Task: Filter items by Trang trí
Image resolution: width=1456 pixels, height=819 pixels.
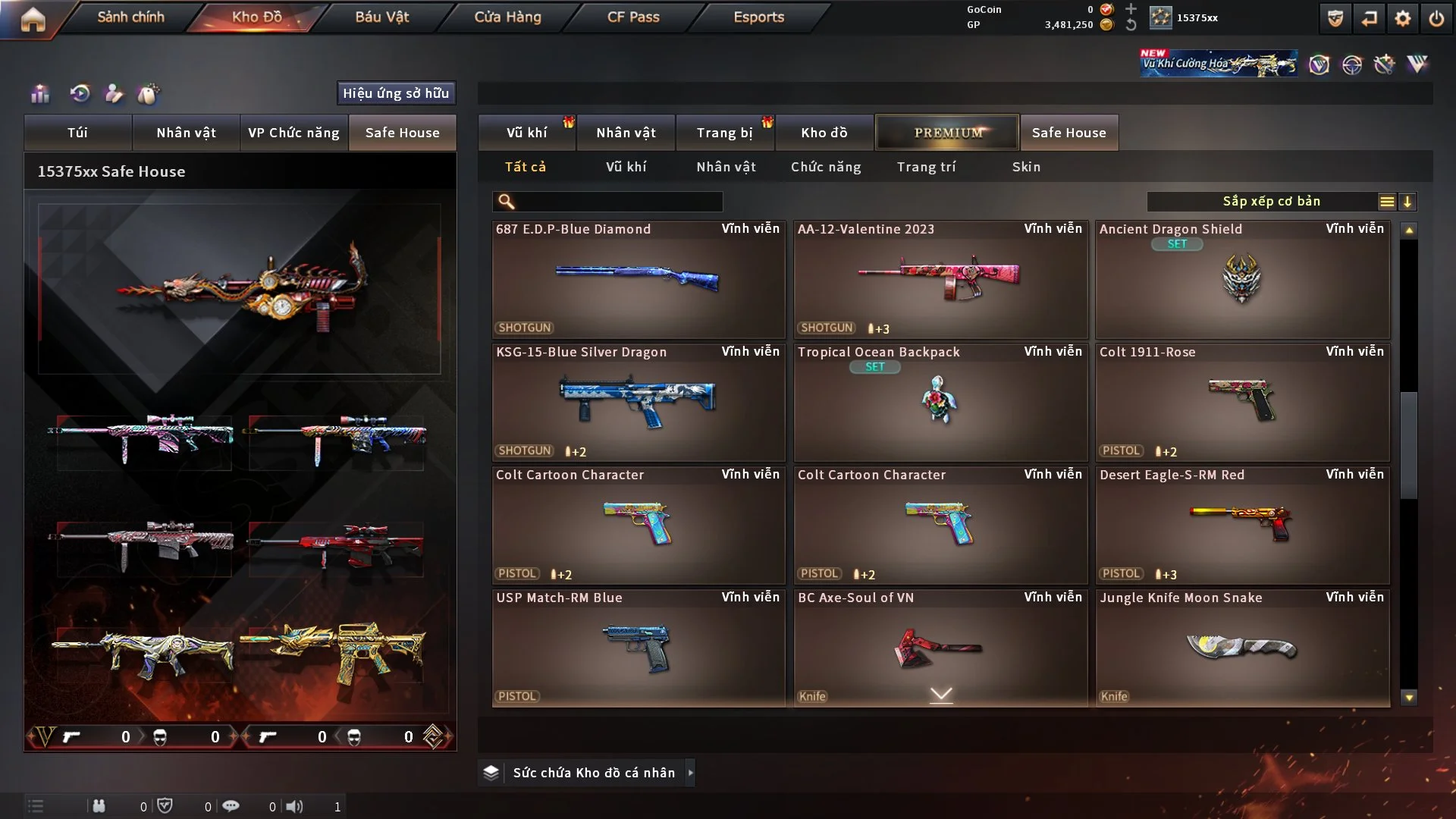Action: 926,167
